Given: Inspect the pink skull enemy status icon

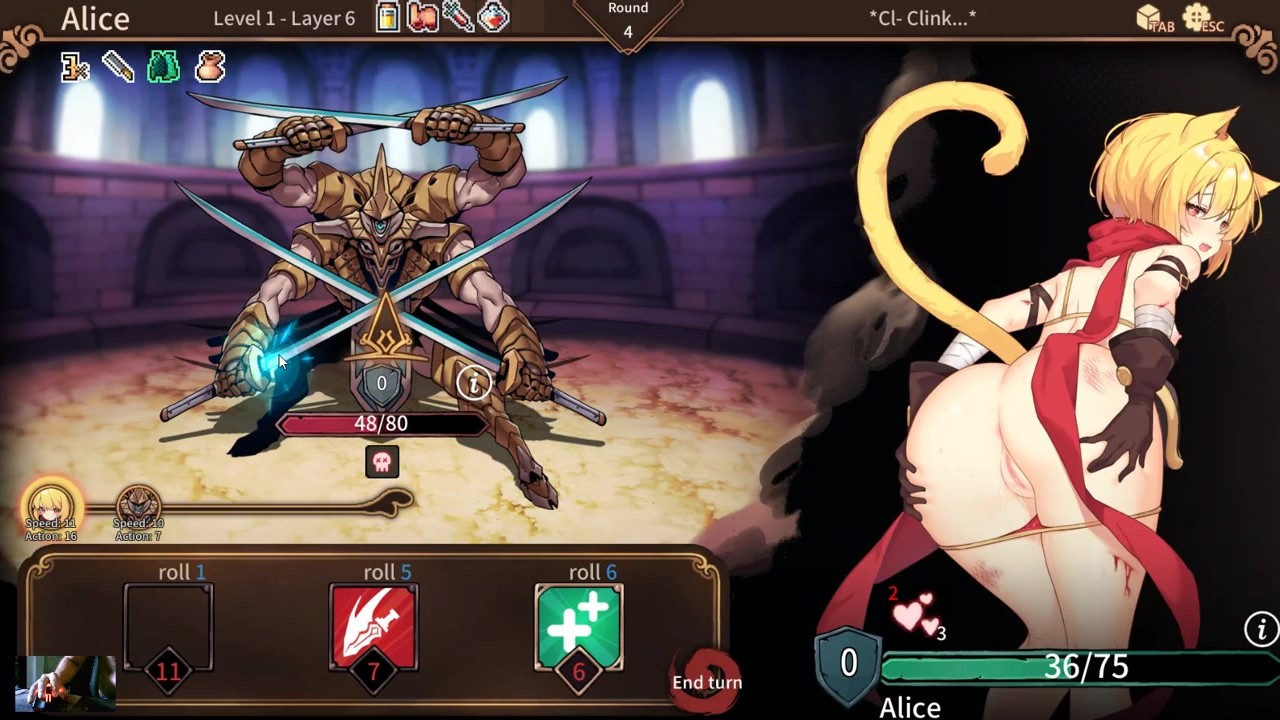Looking at the screenshot, I should [x=382, y=461].
